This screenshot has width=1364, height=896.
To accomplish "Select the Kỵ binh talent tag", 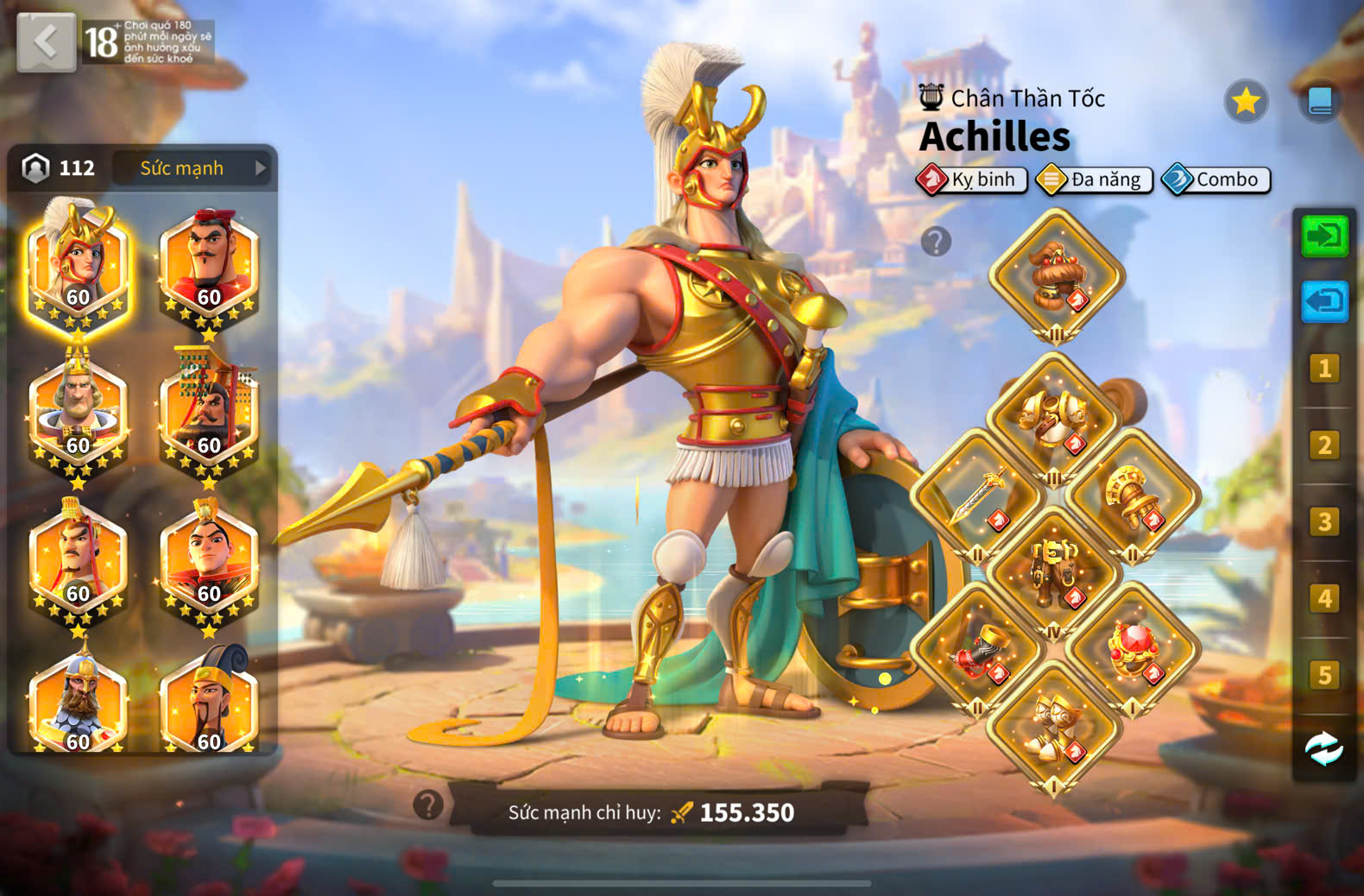I will coord(972,180).
